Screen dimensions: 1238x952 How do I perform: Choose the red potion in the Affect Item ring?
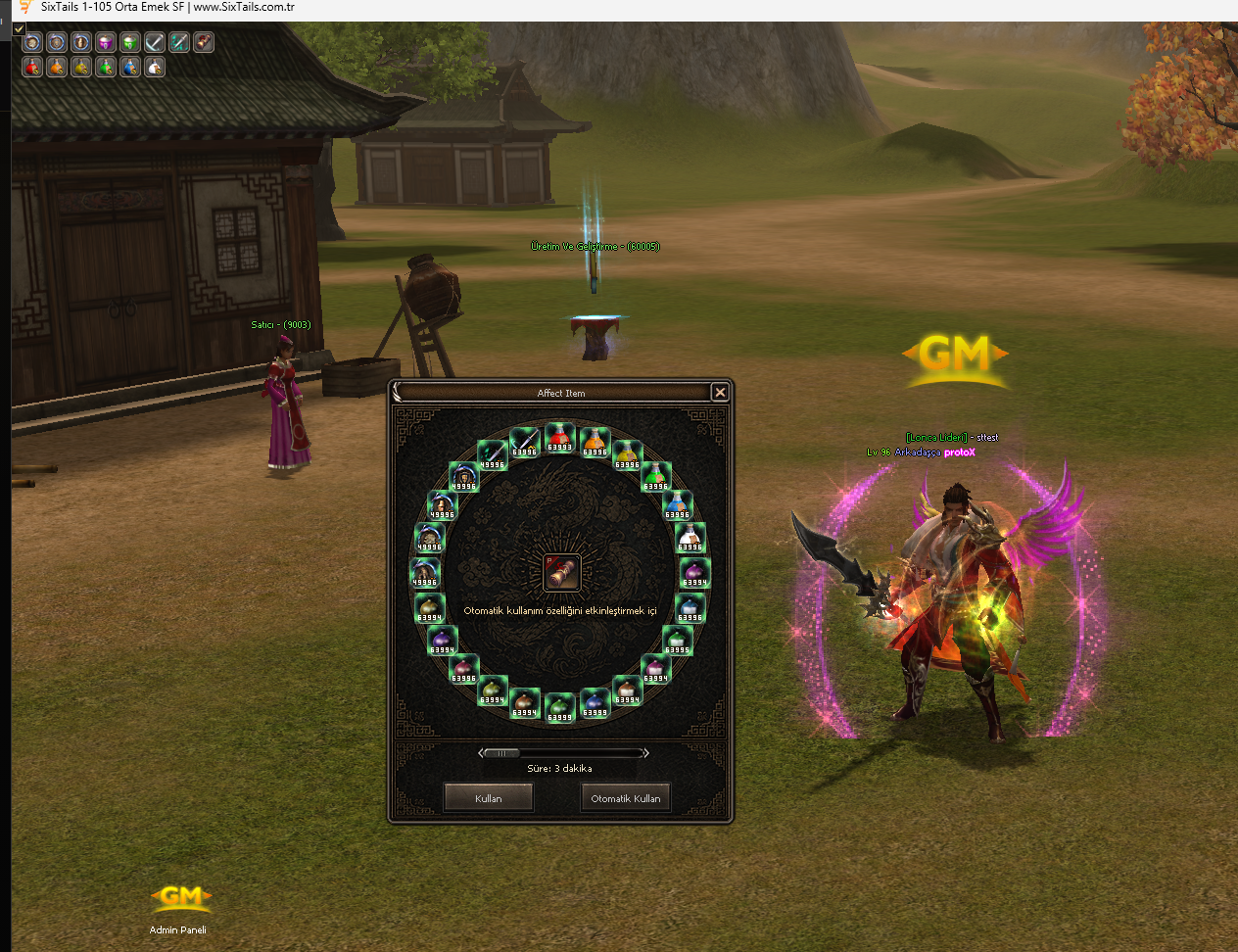coord(559,437)
